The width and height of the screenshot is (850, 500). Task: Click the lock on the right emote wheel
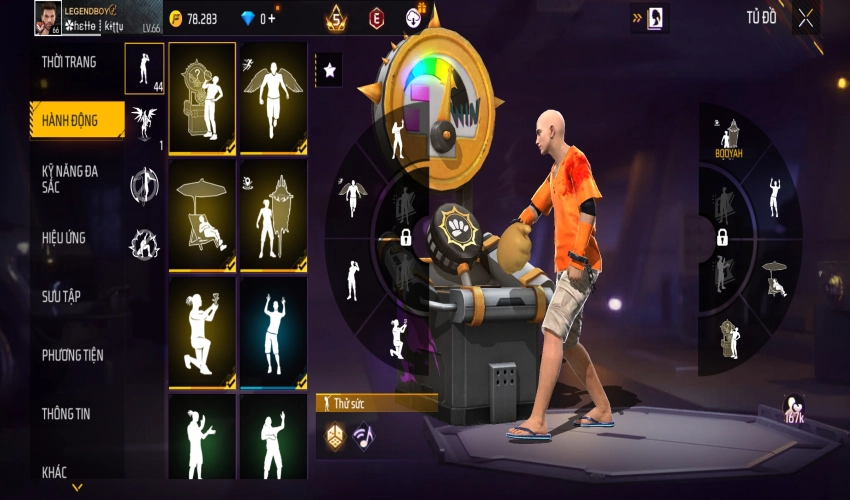(x=721, y=238)
